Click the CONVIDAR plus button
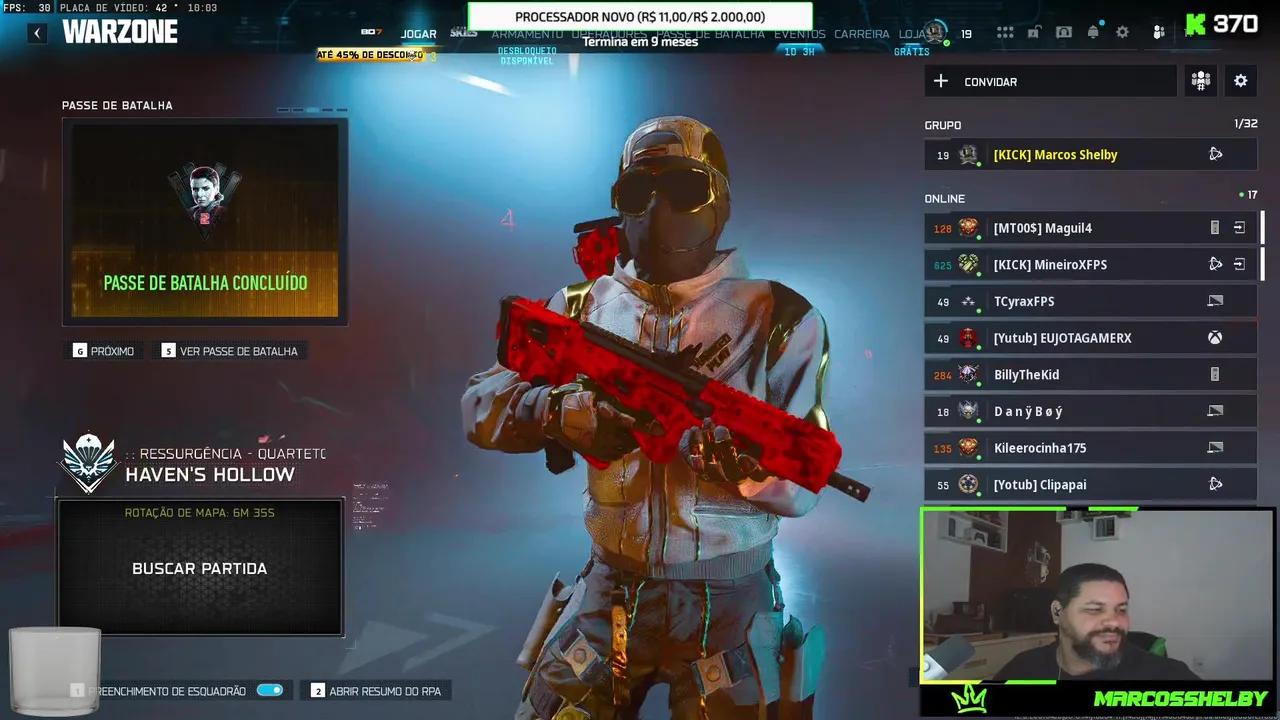Screen dimensions: 1280x720 940,81
